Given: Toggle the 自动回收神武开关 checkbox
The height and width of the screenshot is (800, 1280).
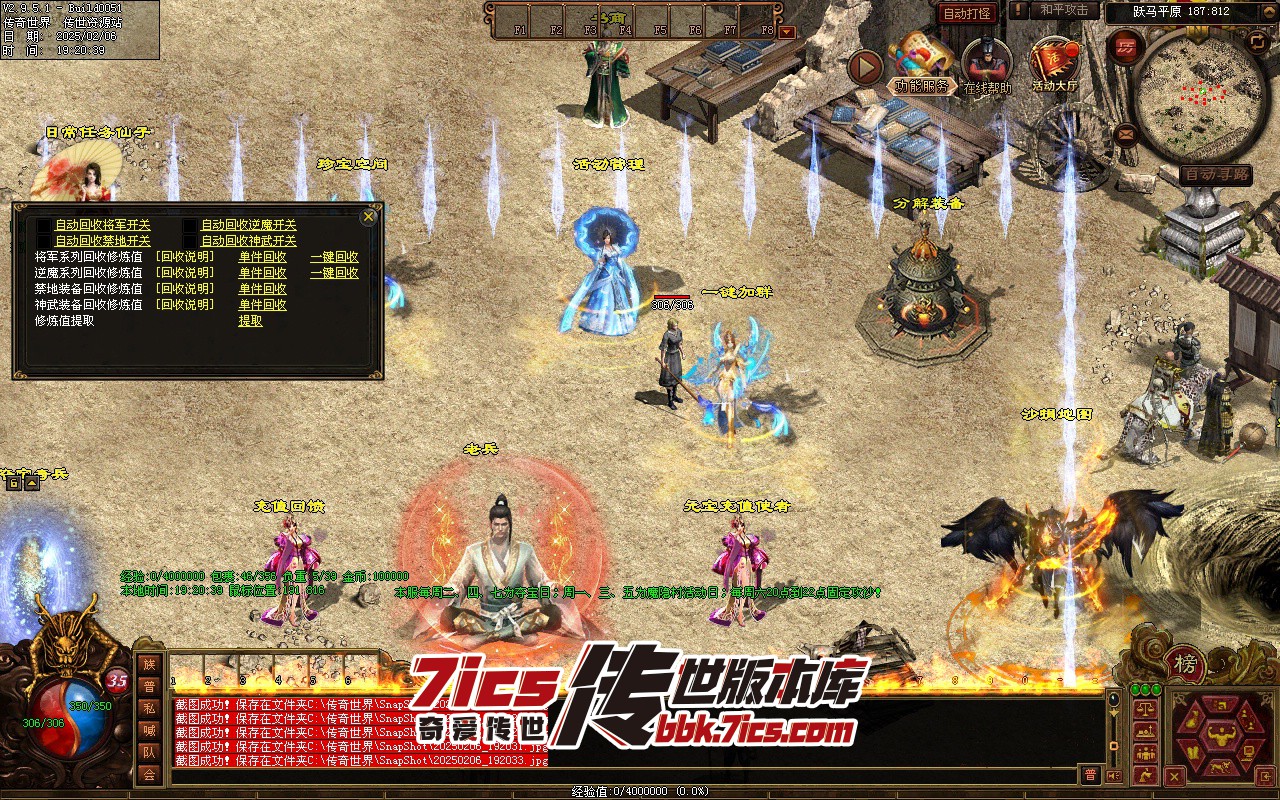Looking at the screenshot, I should click(190, 241).
